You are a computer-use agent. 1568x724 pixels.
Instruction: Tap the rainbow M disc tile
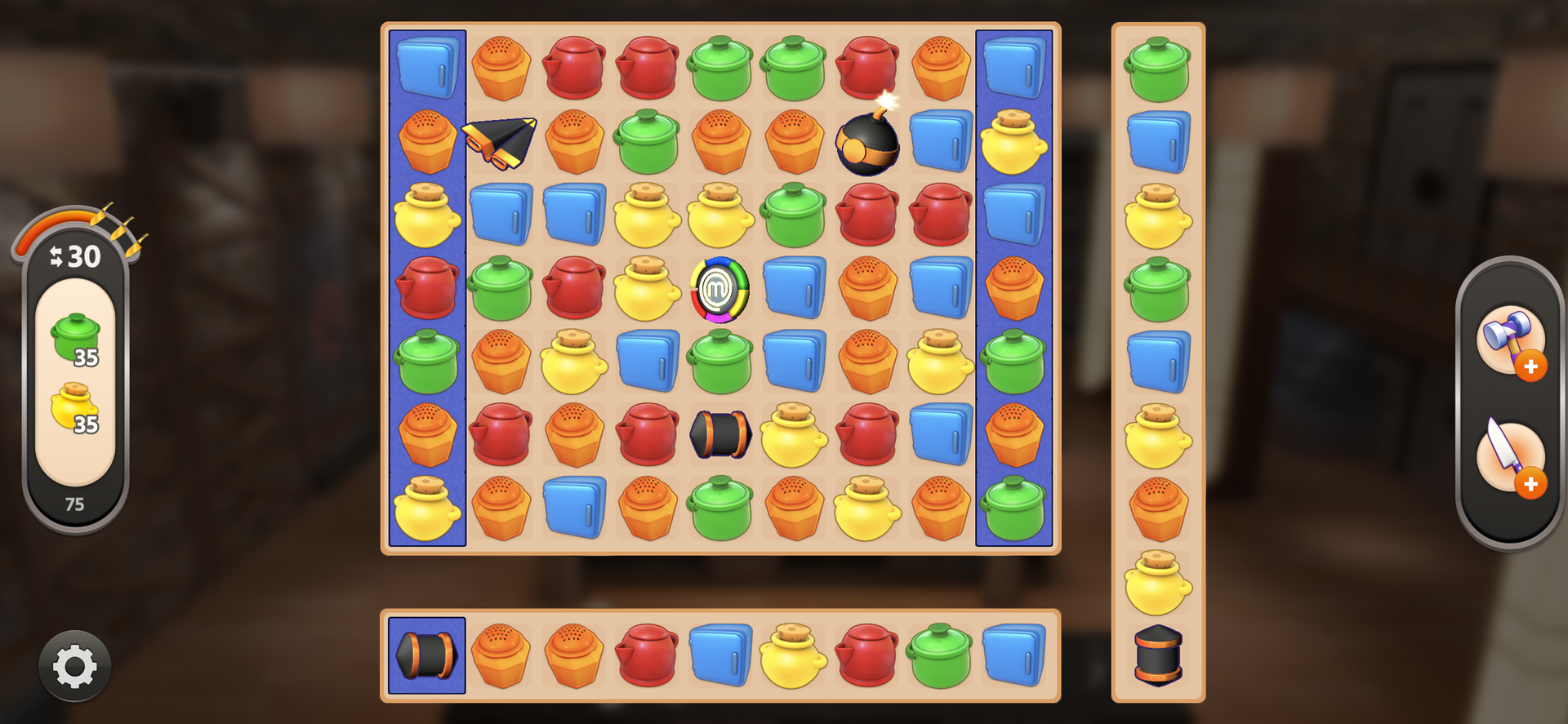(x=719, y=289)
